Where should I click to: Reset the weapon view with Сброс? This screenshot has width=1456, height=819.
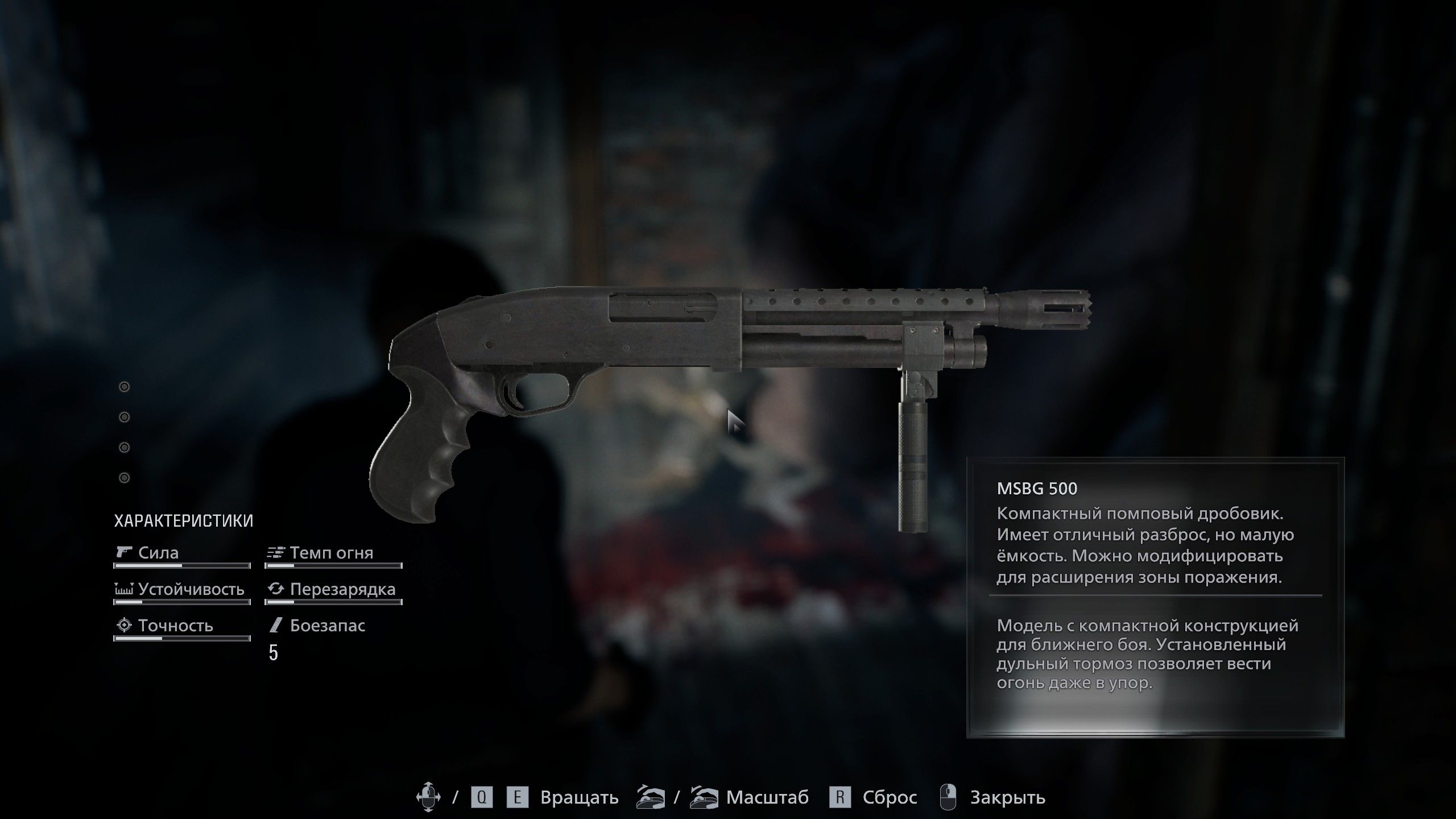coord(889,798)
